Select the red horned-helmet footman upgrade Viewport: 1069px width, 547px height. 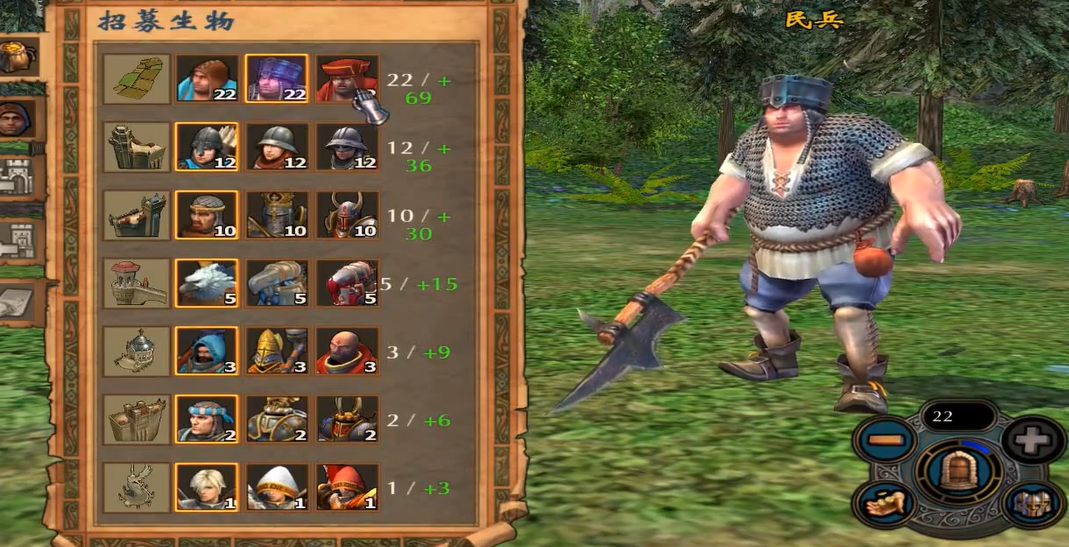tap(347, 215)
